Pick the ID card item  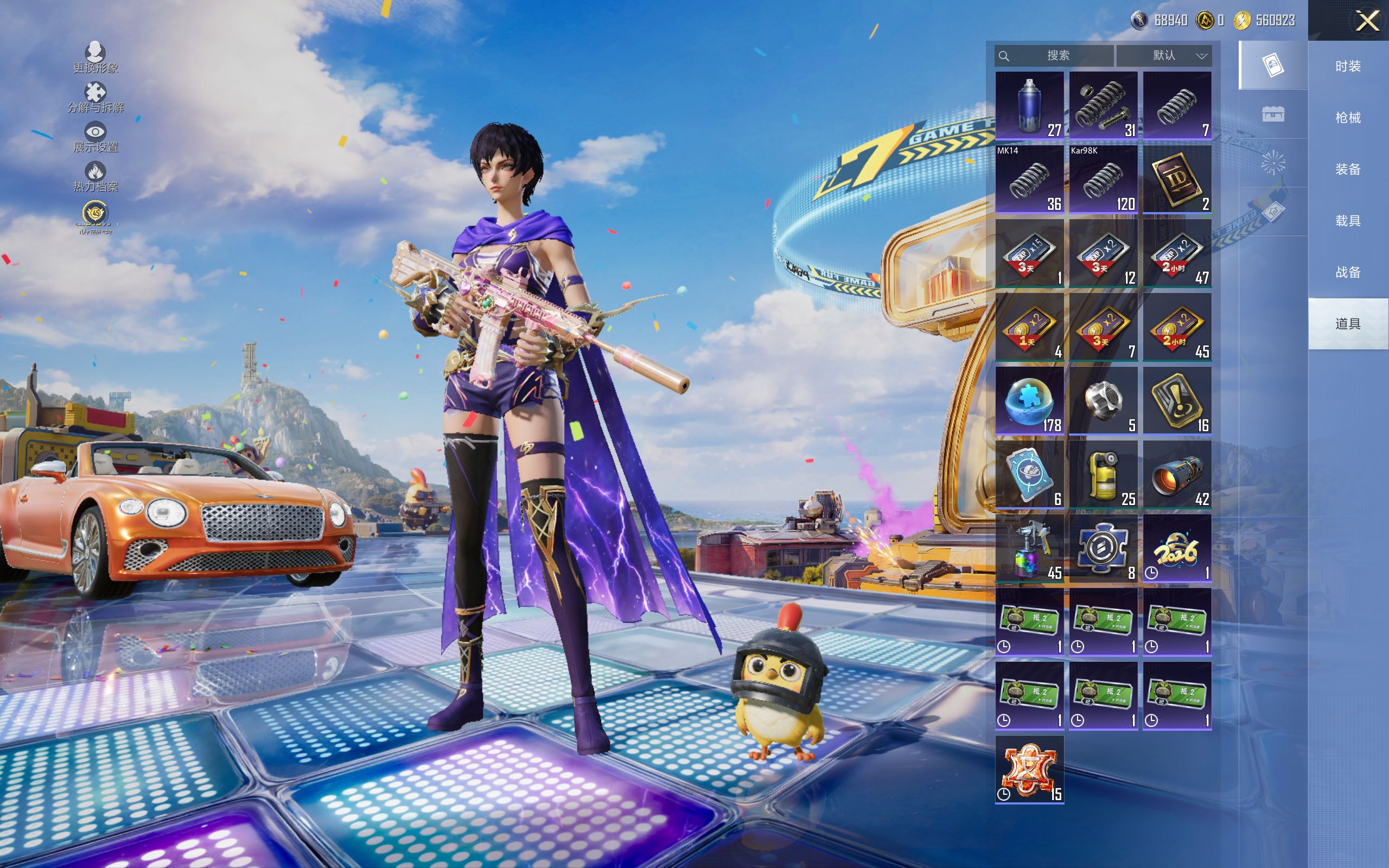(1177, 179)
